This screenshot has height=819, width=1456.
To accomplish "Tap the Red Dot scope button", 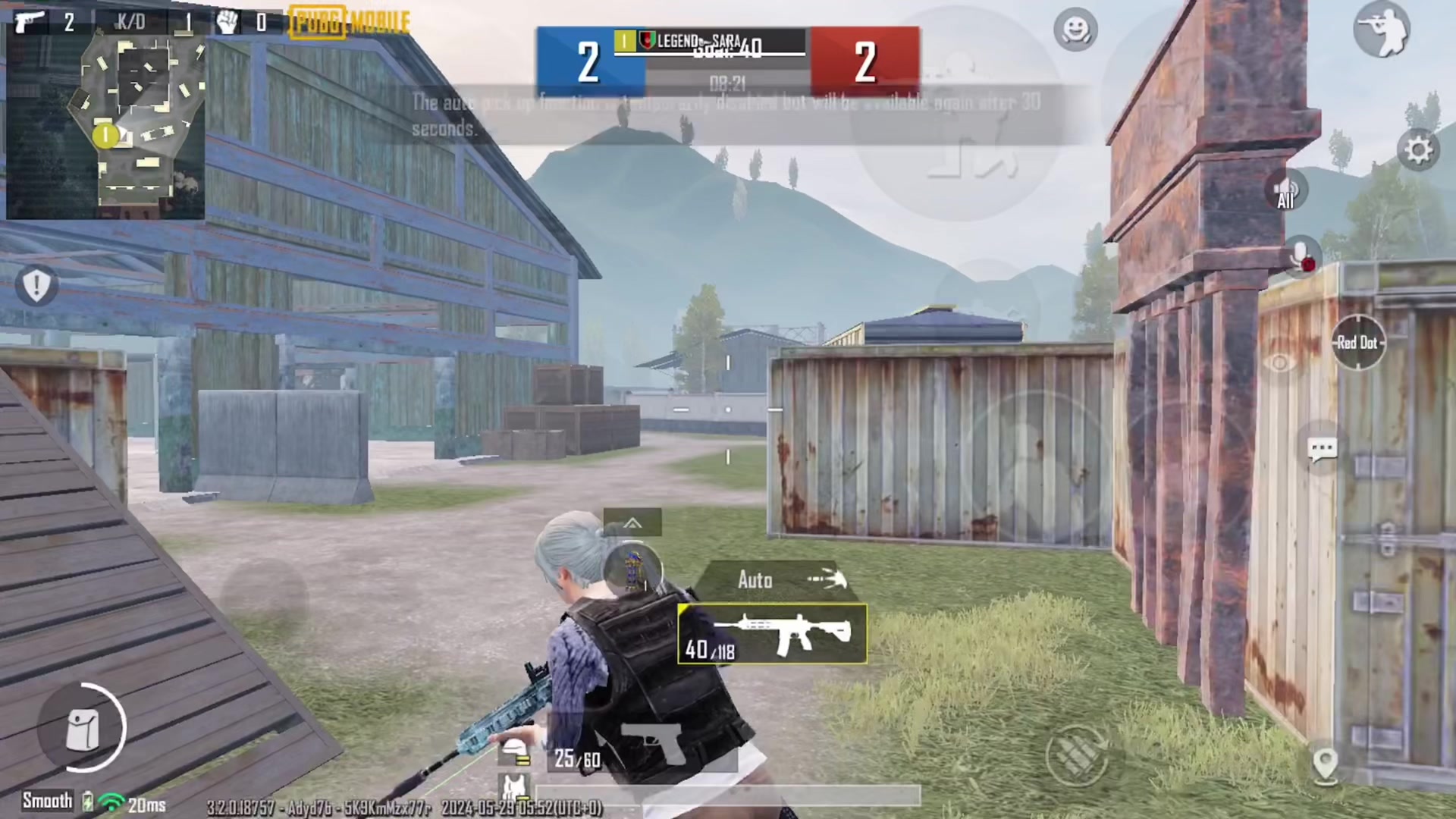I will 1357,343.
